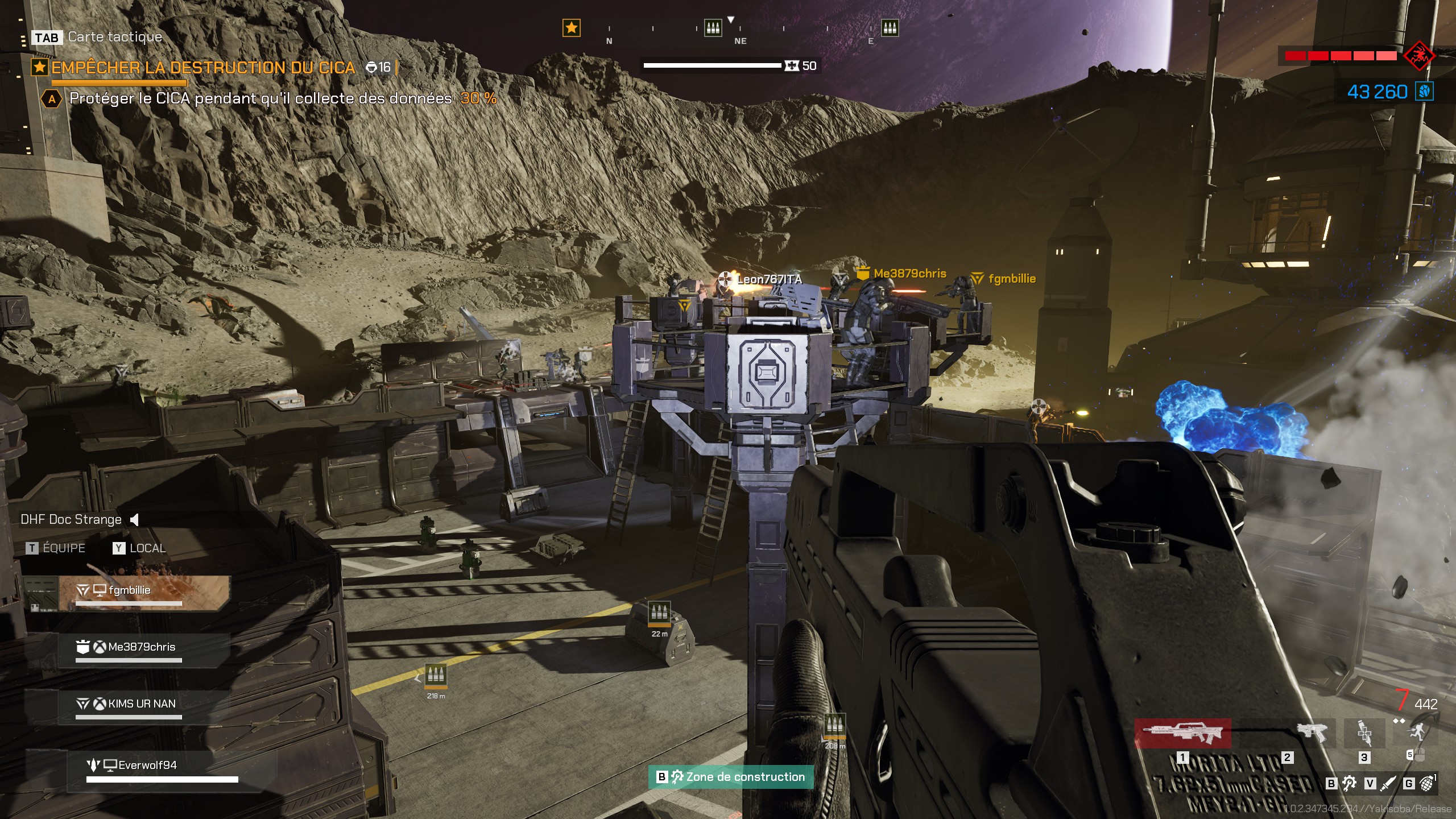1456x819 pixels.
Task: Click the red bug threat level icon
Action: pos(1419,56)
